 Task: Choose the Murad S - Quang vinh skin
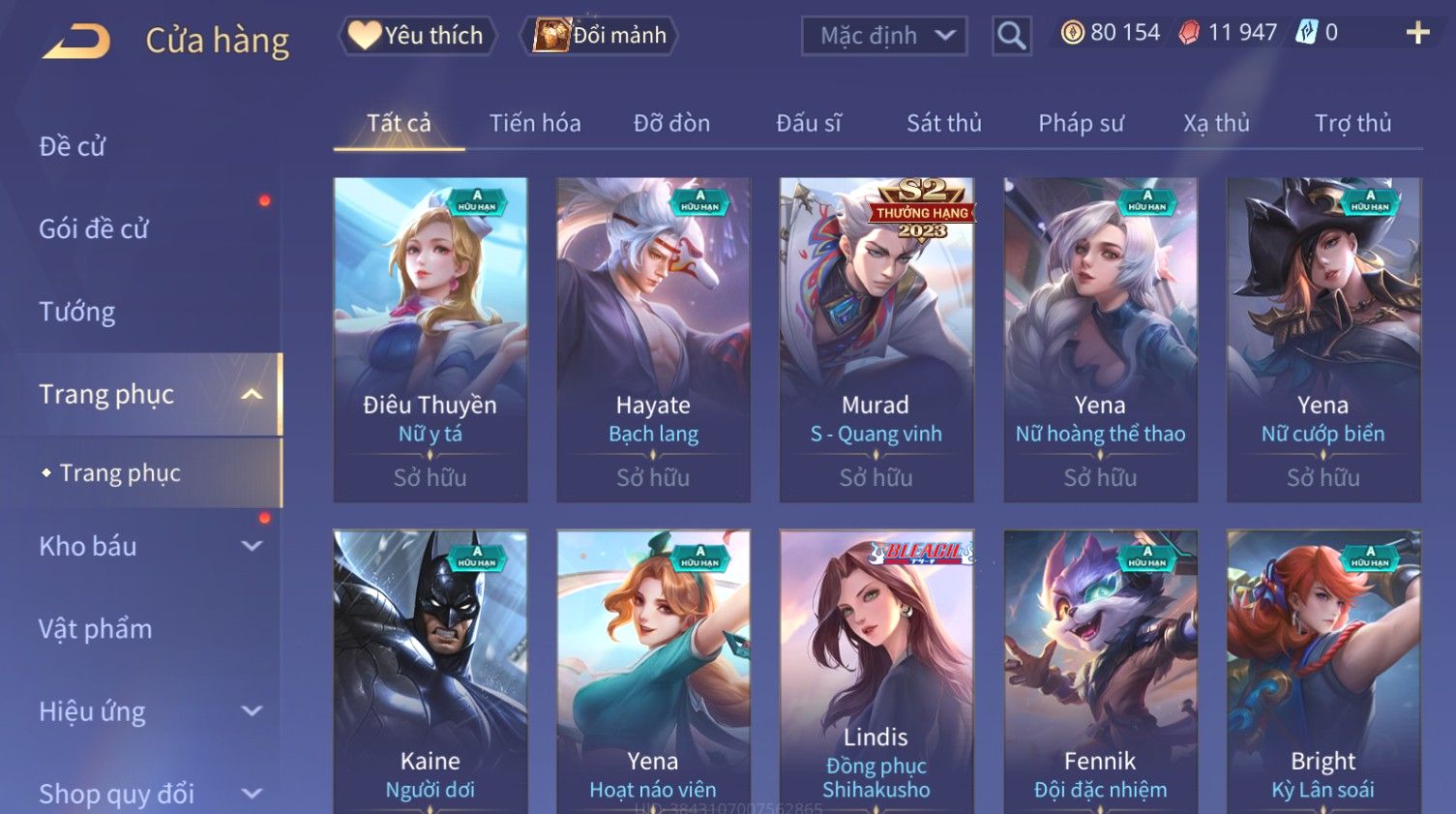pos(876,339)
